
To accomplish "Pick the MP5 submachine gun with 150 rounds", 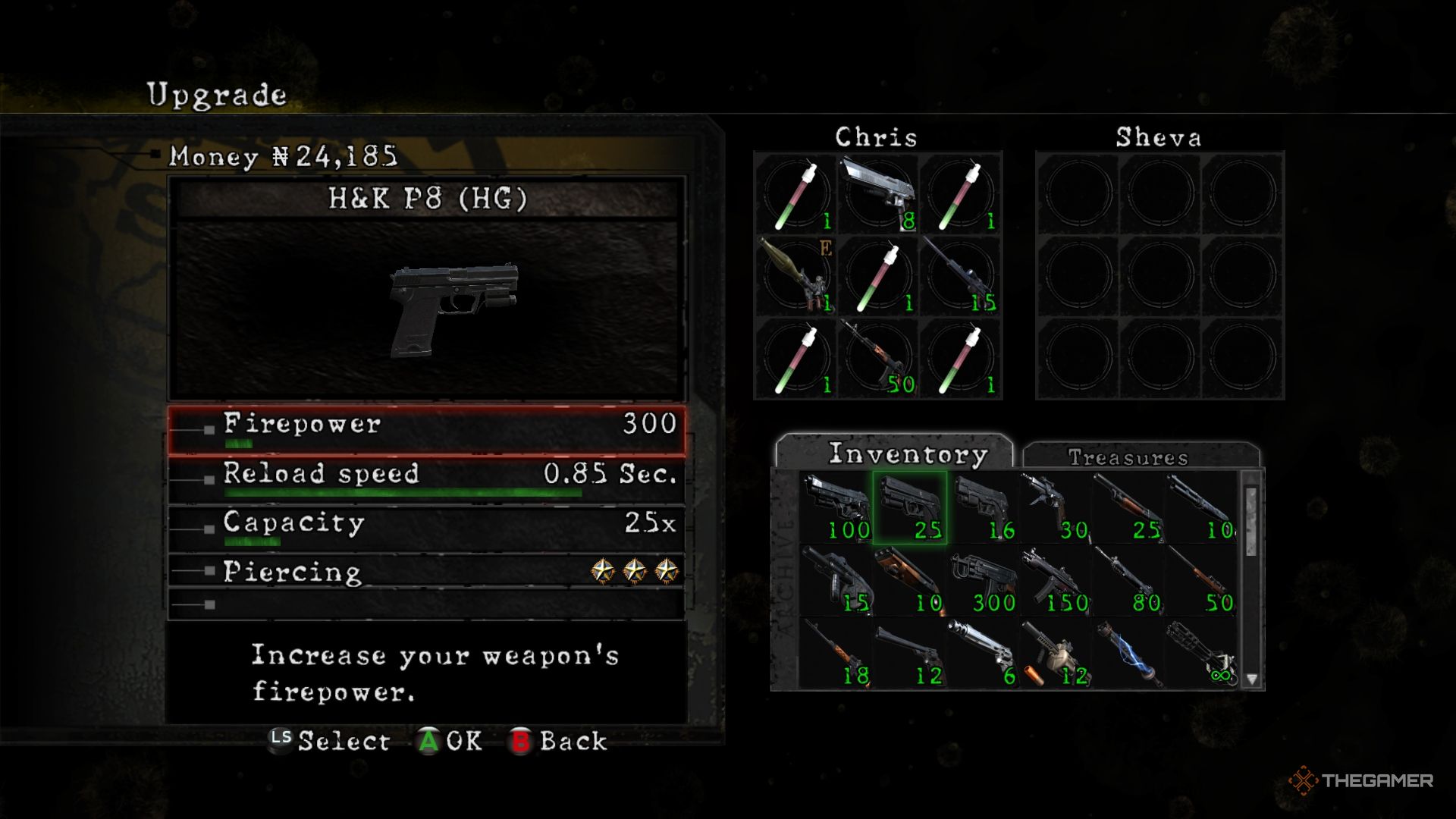I will pos(1055,581).
